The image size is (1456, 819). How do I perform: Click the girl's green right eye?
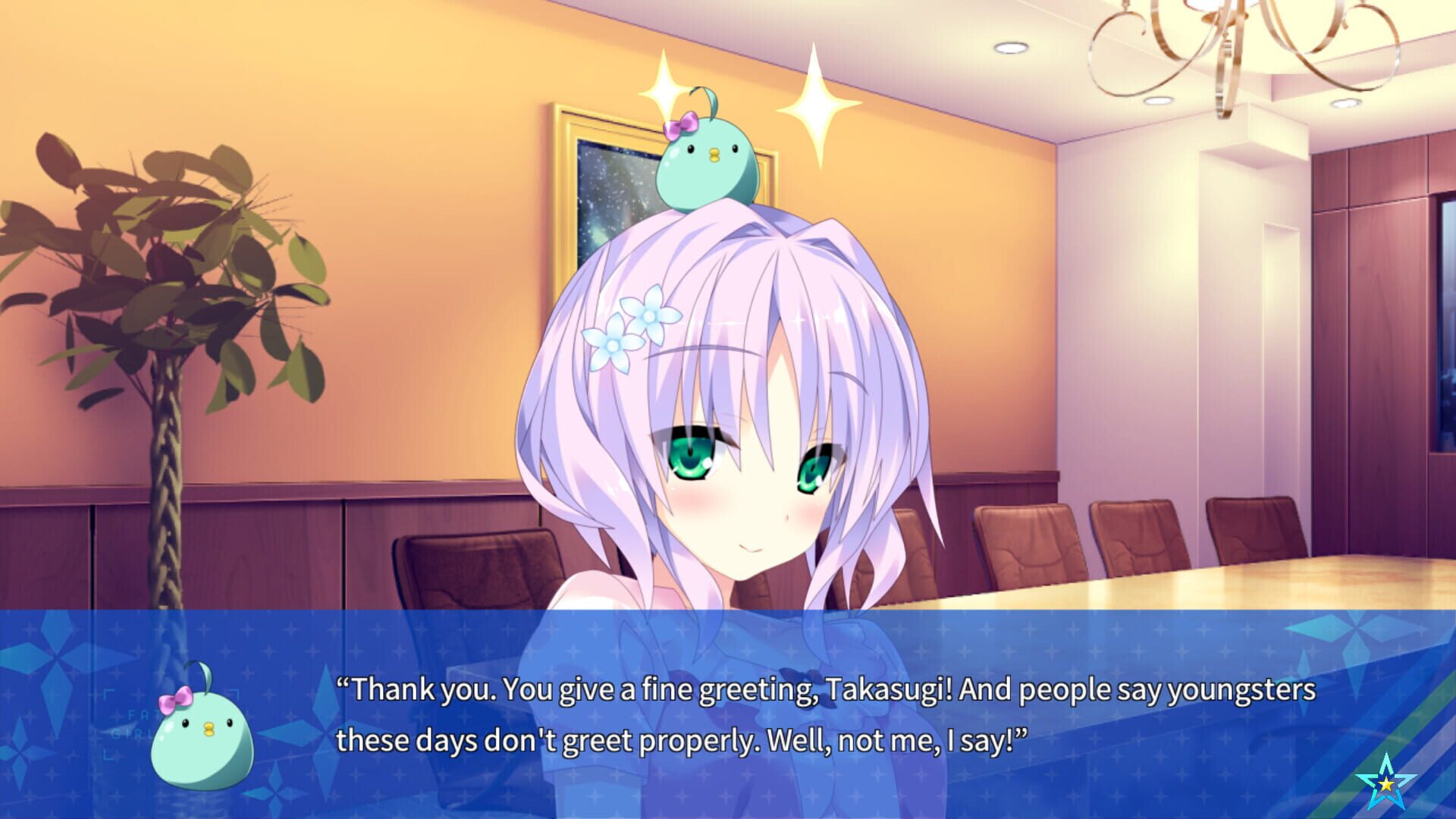tap(692, 455)
